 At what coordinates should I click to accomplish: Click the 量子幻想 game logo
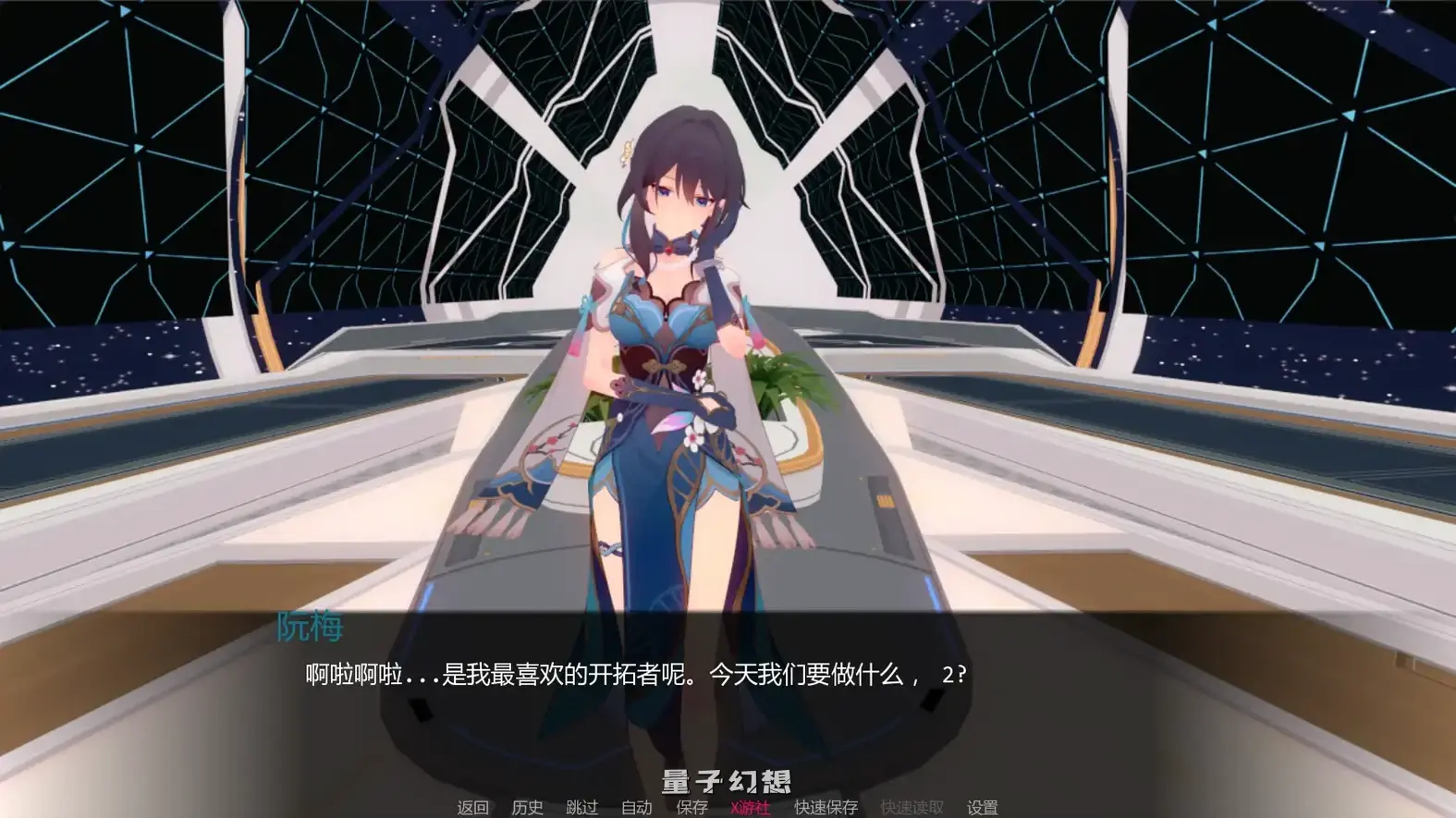(x=727, y=781)
